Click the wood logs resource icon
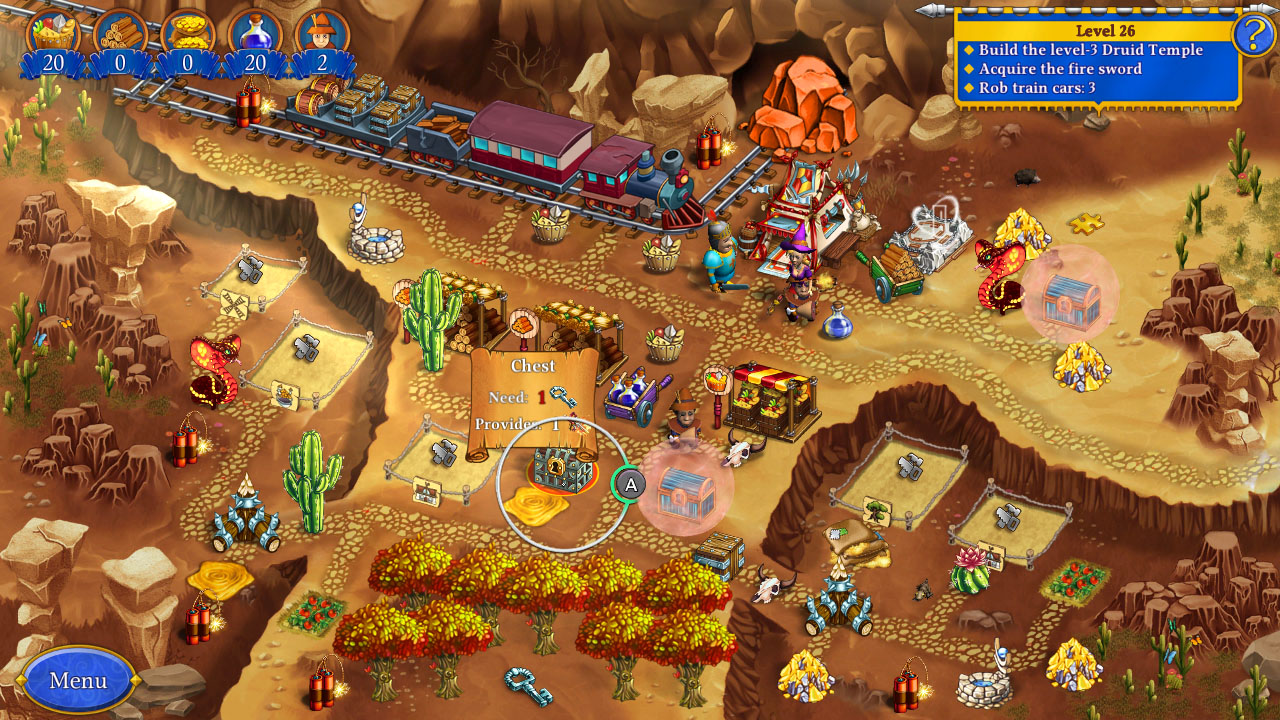This screenshot has height=720, width=1280. pos(118,28)
